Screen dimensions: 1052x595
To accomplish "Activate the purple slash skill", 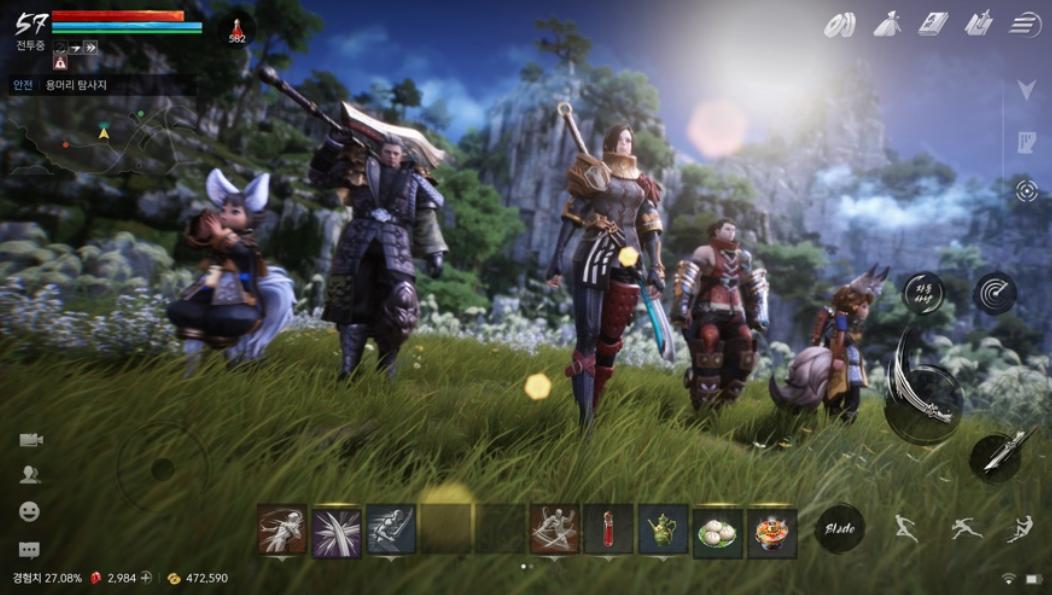I will tap(336, 529).
